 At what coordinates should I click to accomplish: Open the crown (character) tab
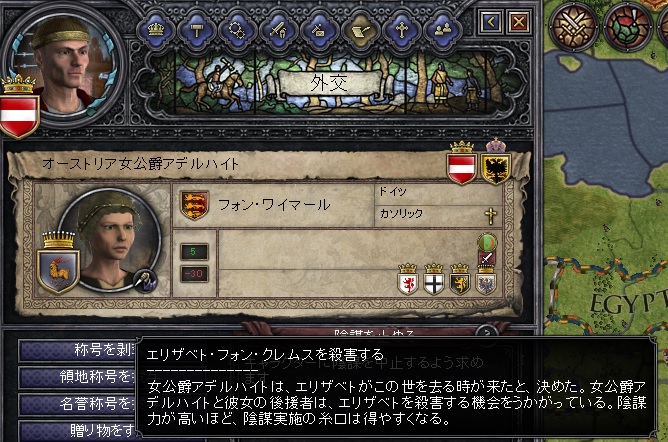(x=156, y=30)
